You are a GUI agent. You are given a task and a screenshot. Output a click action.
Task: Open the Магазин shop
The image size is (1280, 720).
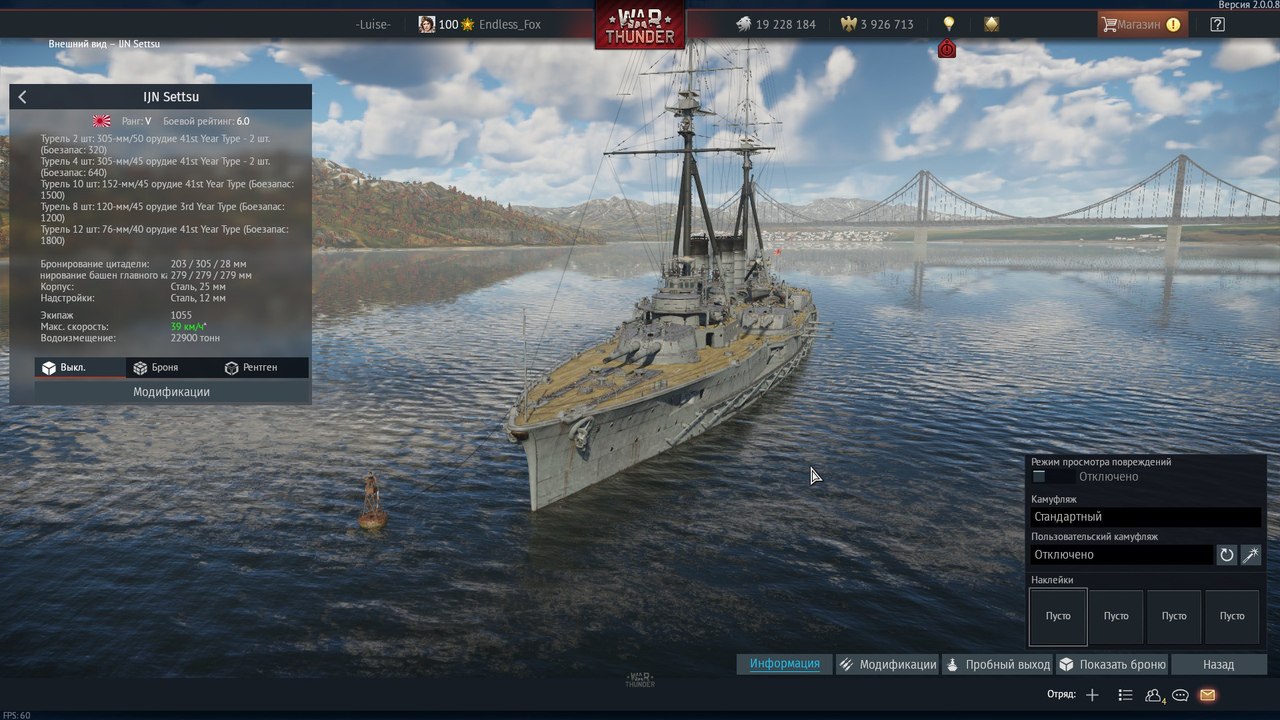point(1141,25)
